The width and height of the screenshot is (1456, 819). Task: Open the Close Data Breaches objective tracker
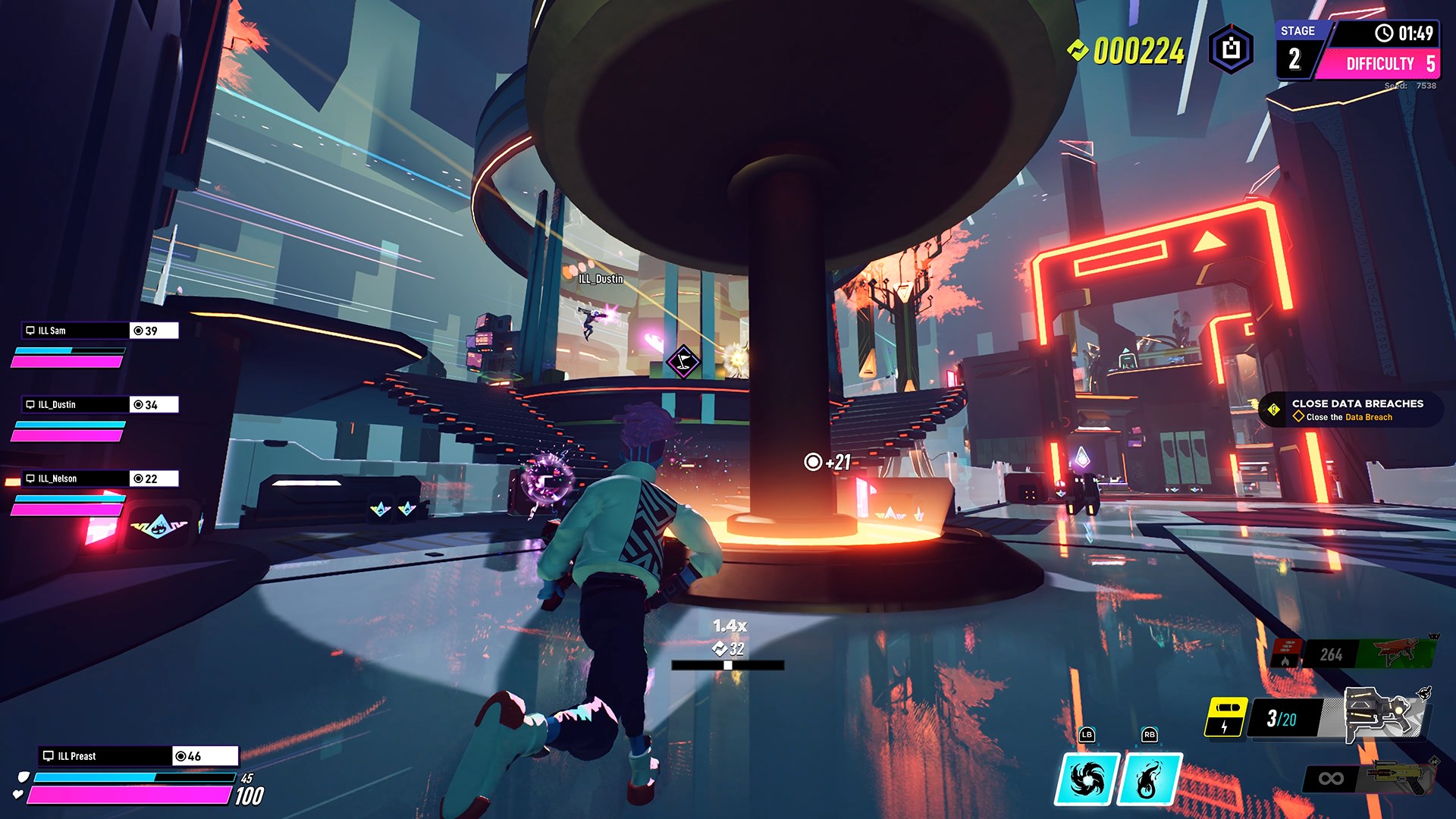[x=1350, y=409]
